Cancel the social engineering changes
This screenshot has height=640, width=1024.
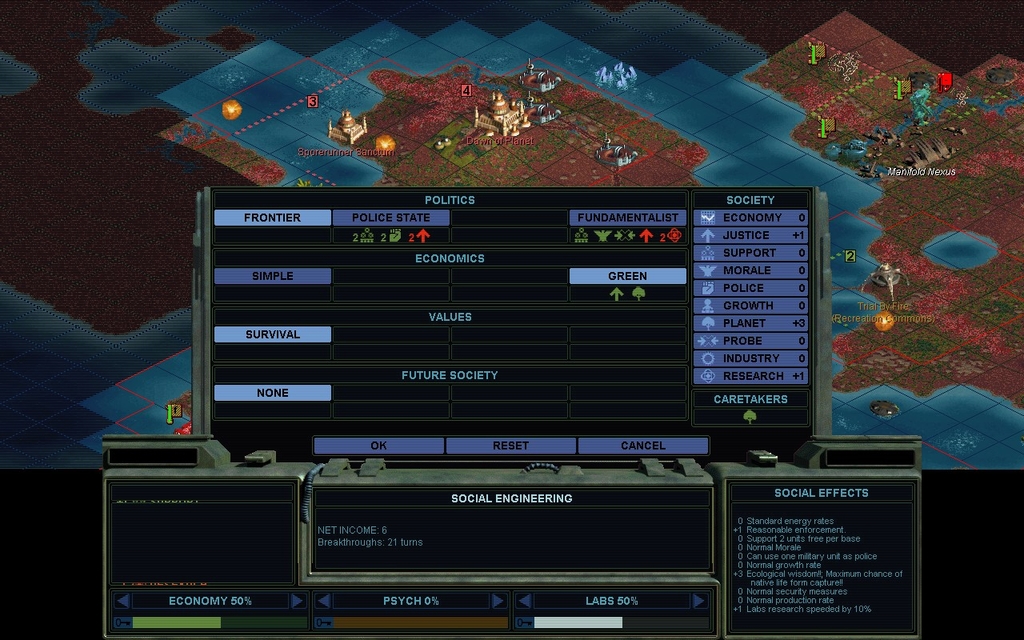[642, 445]
